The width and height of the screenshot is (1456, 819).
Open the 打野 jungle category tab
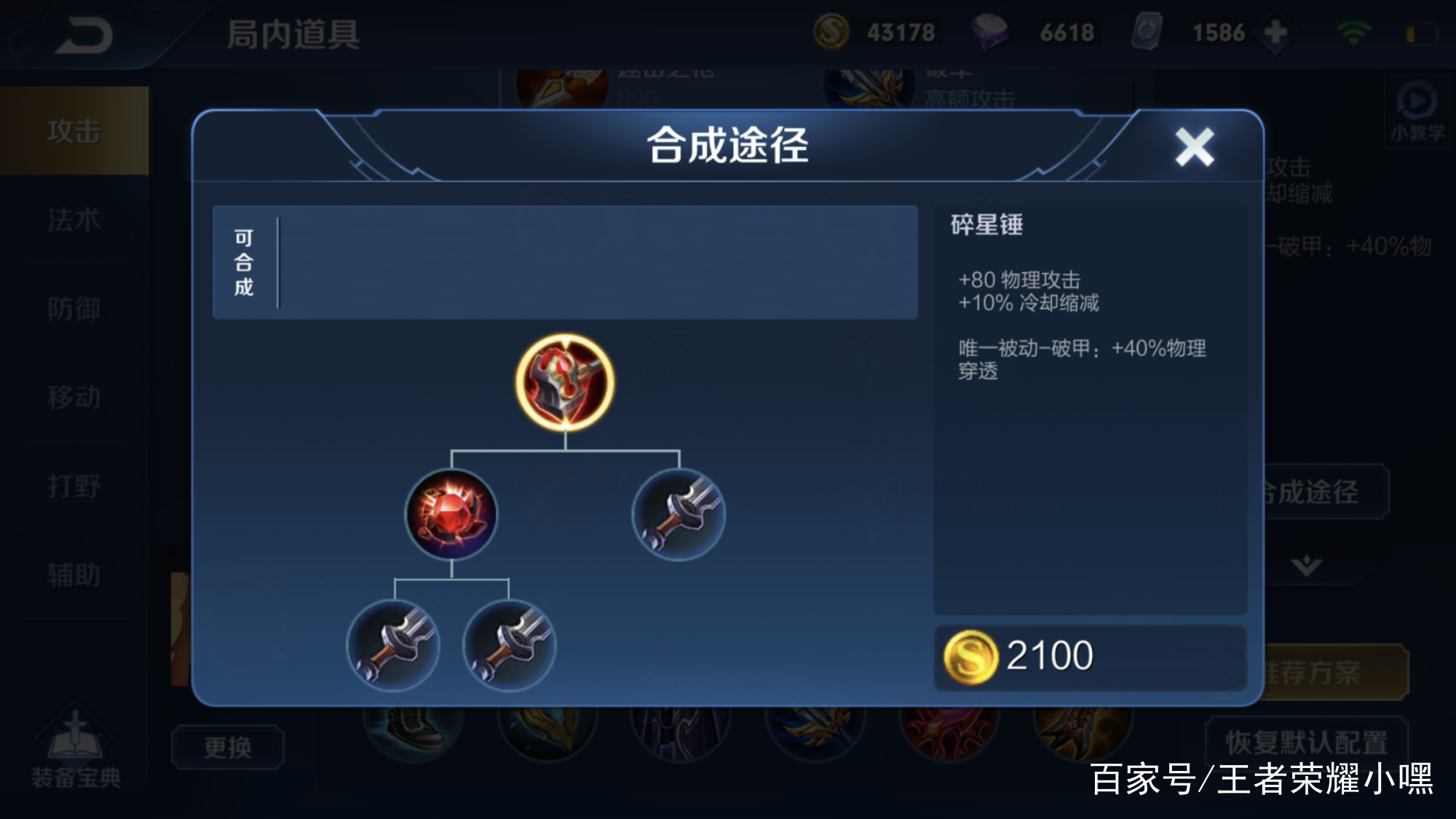[x=73, y=484]
